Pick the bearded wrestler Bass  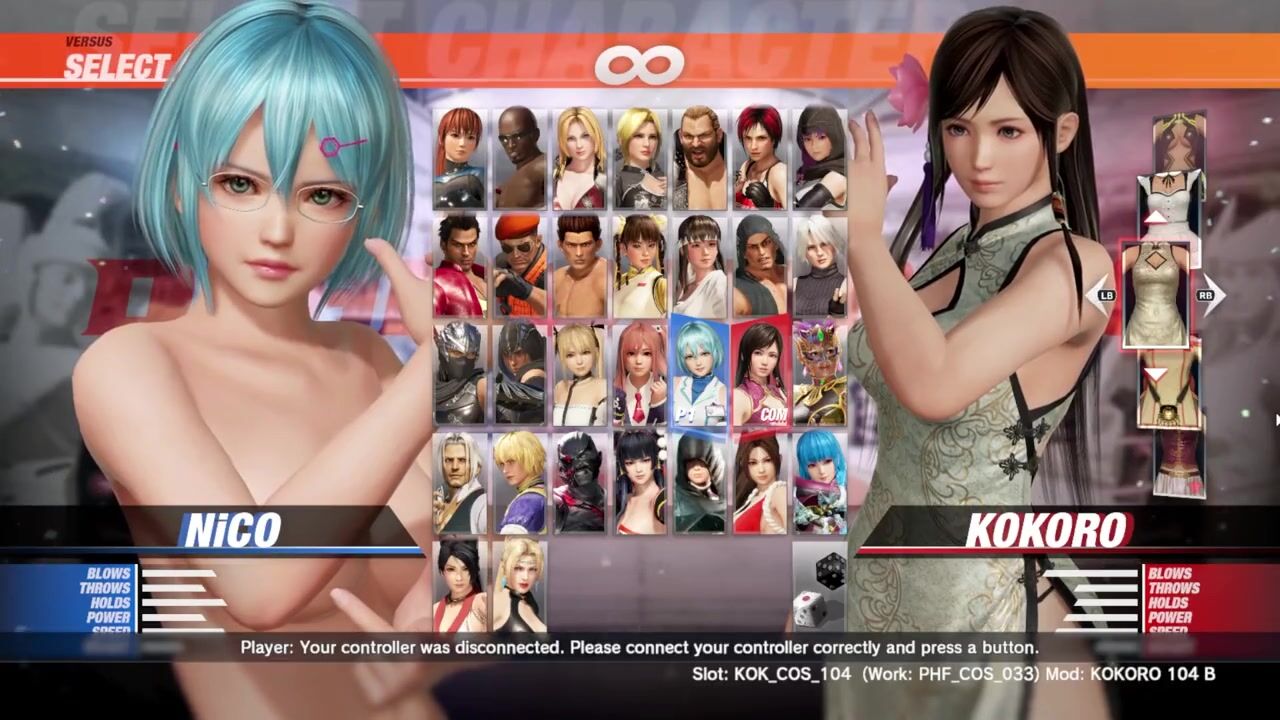click(700, 158)
